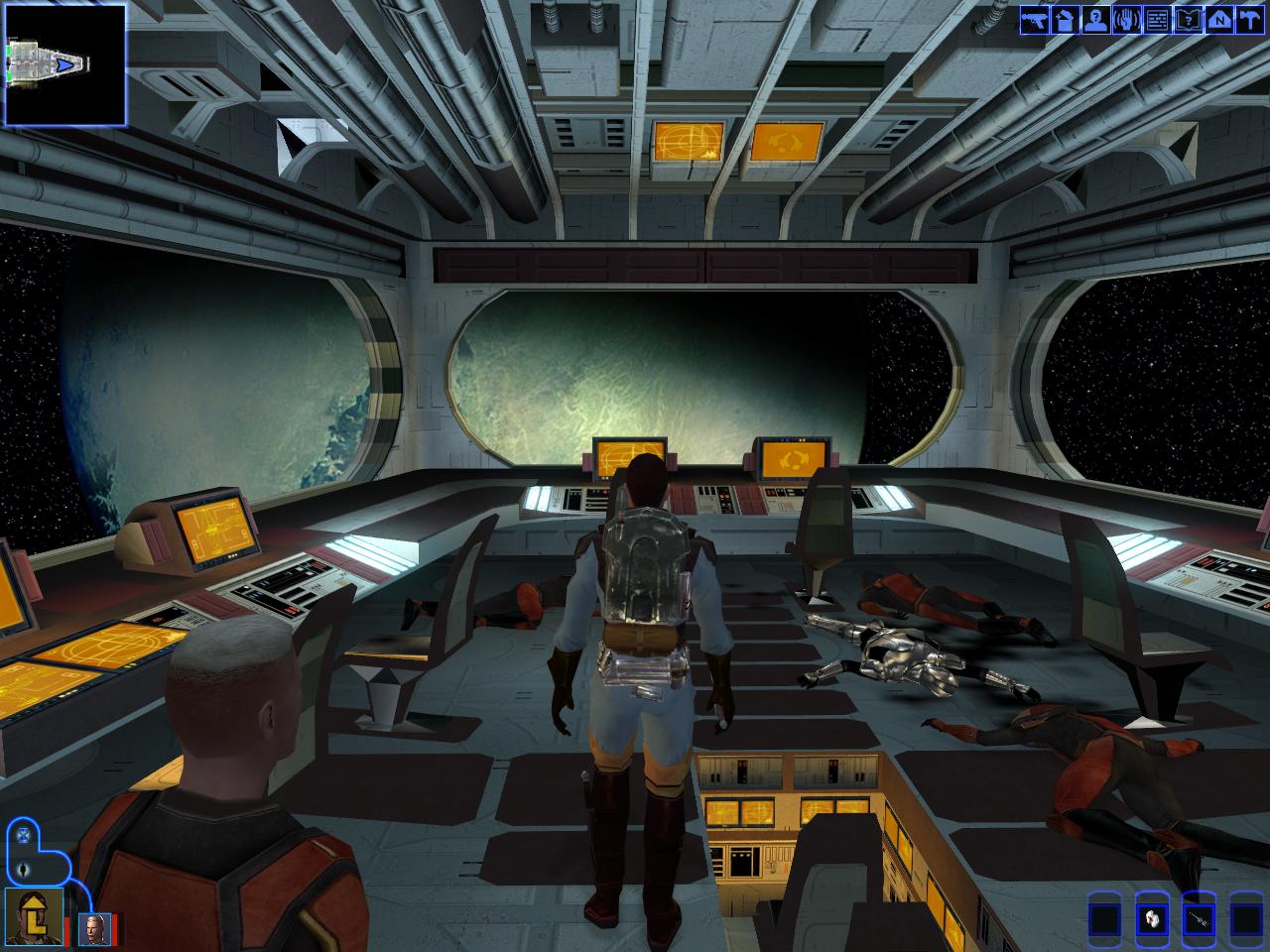Open the Journal book icon
This screenshot has width=1270, height=952.
tap(1187, 19)
